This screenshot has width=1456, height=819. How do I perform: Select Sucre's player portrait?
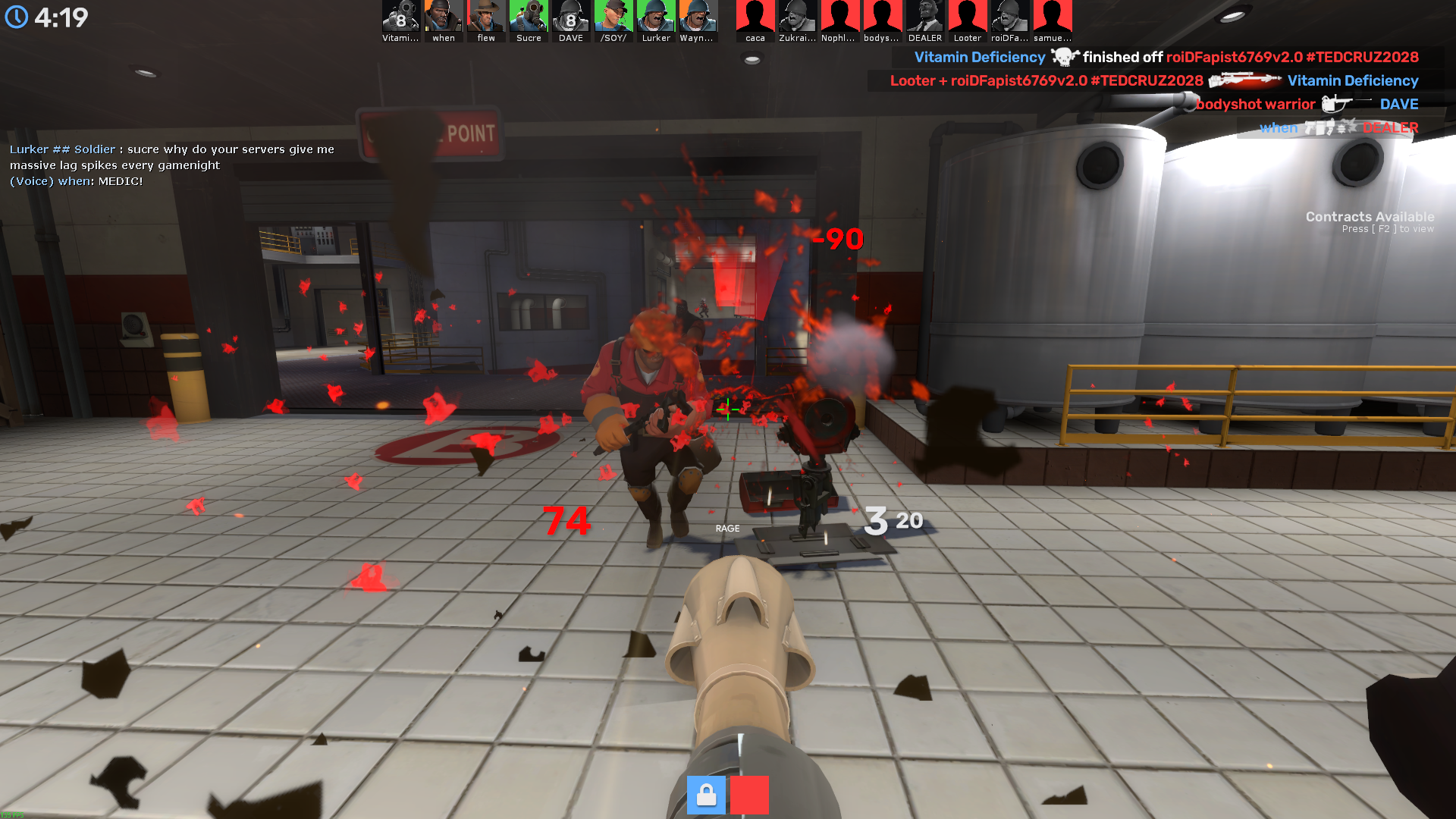tap(529, 17)
